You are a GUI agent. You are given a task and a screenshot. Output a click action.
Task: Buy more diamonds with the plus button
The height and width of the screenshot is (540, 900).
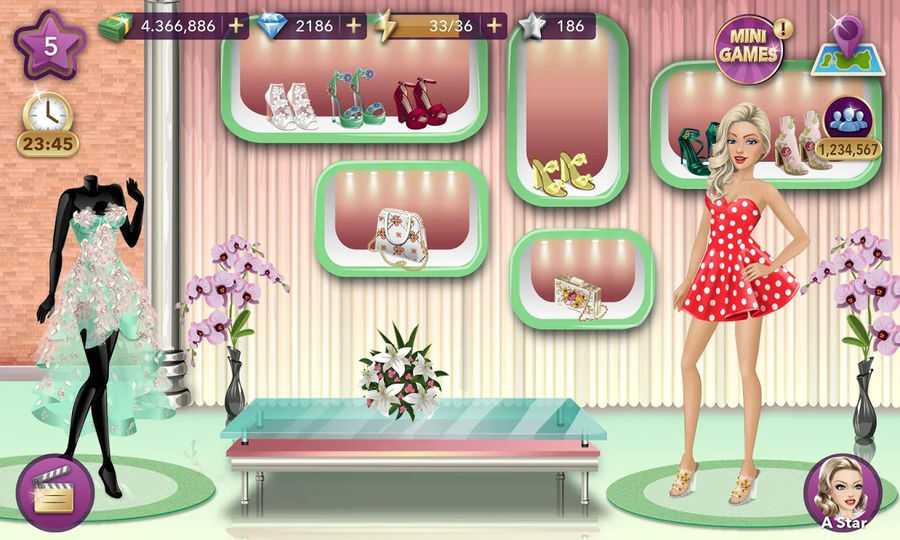pyautogui.click(x=354, y=26)
